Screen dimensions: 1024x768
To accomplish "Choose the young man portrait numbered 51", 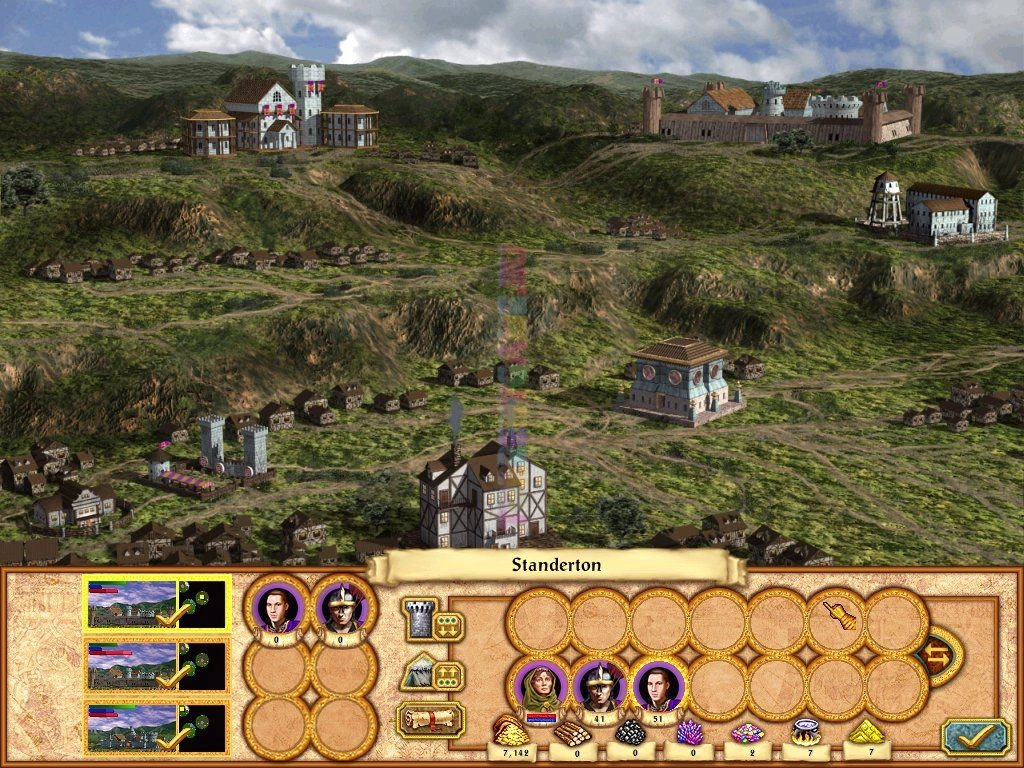I will pyautogui.click(x=659, y=685).
